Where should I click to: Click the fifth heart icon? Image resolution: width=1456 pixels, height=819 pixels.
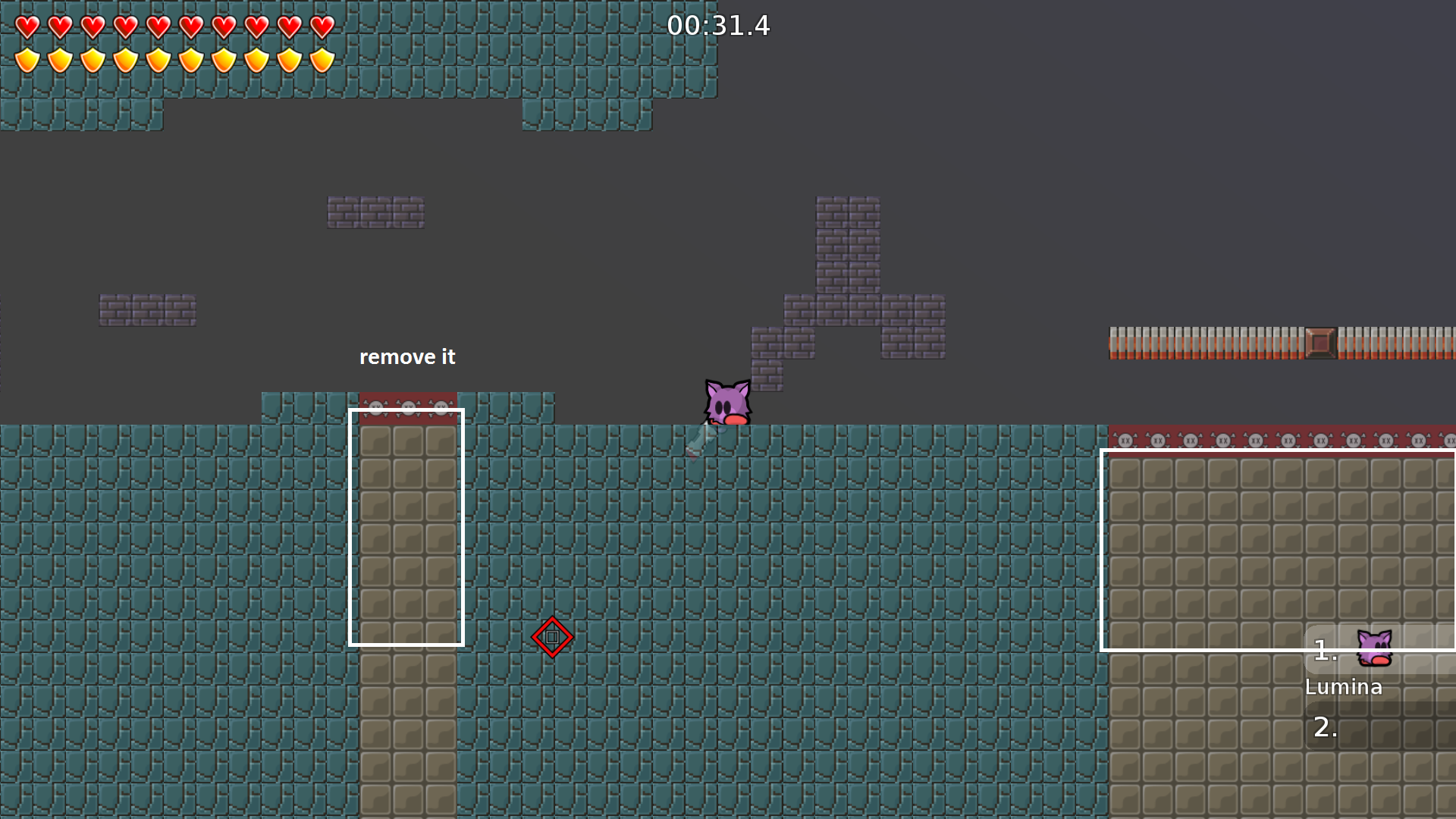point(157,27)
